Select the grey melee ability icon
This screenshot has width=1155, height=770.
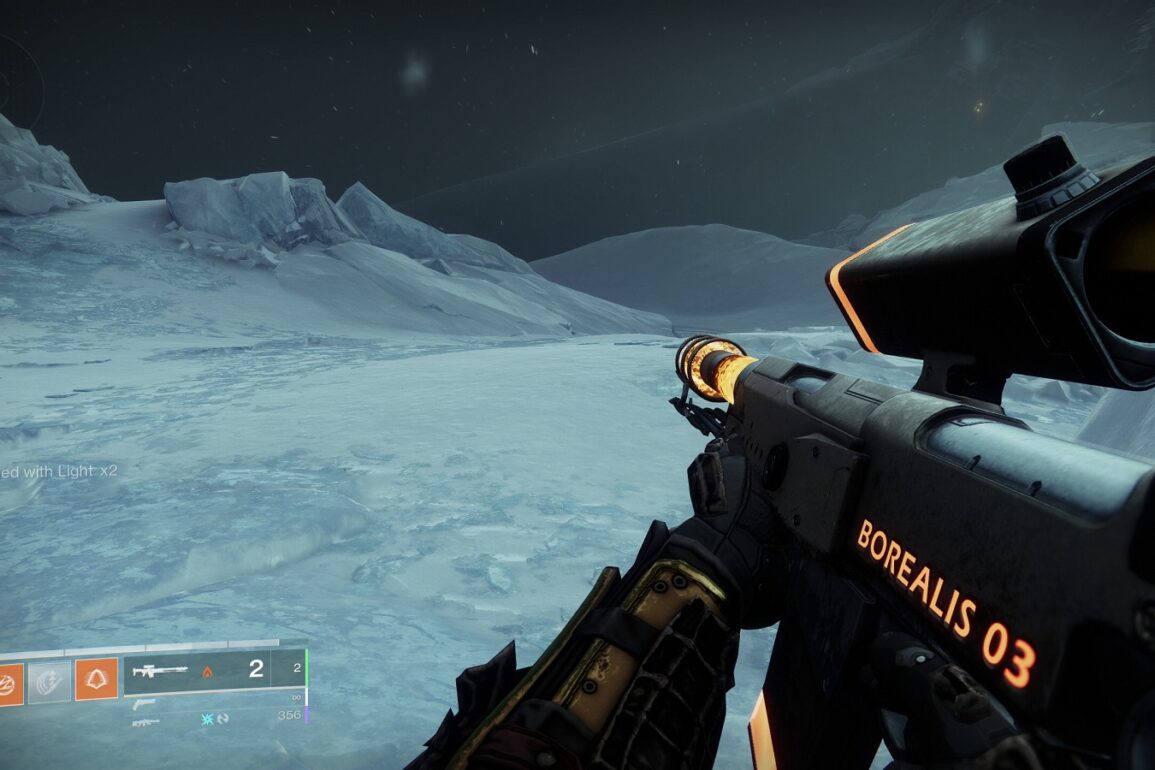point(49,681)
